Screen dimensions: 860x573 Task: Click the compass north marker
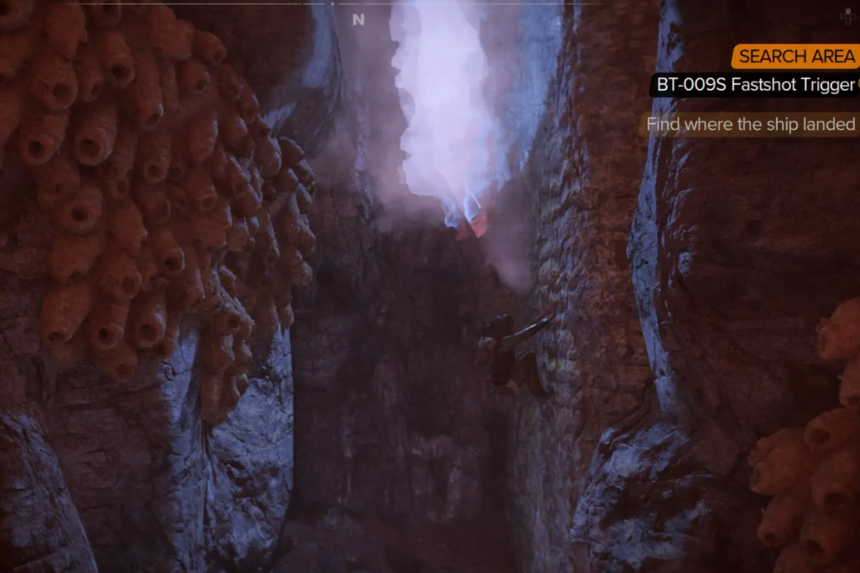tap(358, 19)
